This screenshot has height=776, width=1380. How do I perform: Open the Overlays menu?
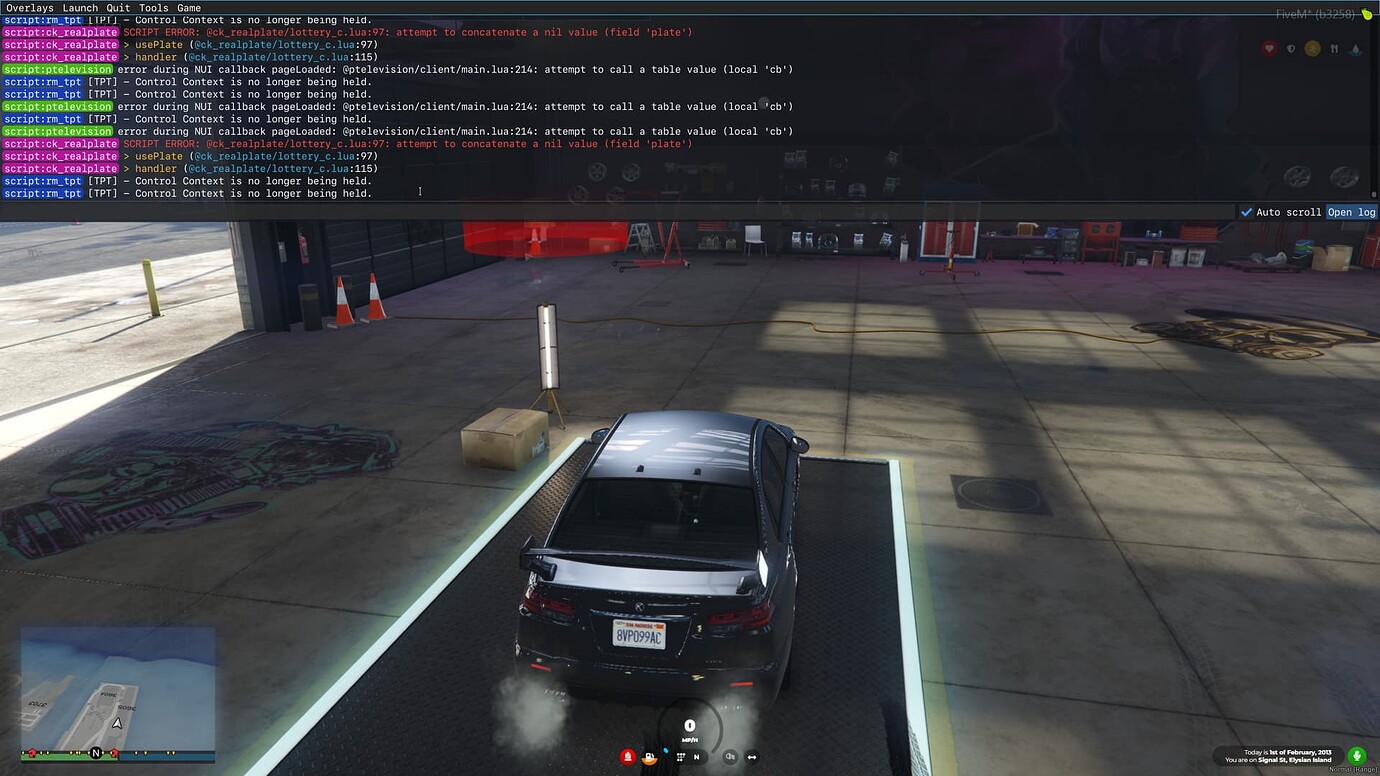click(x=29, y=7)
